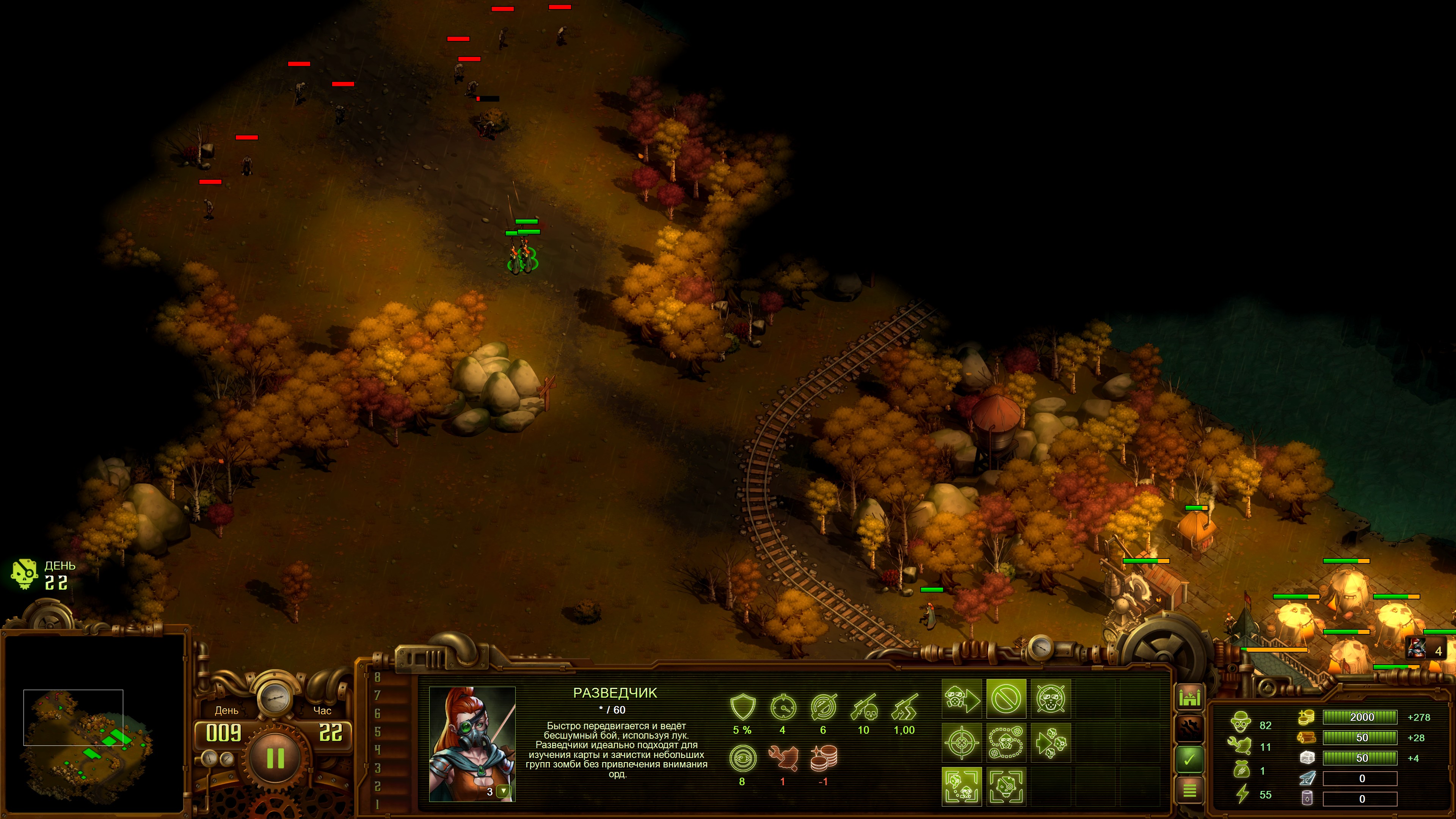Activate the Move command icon
The height and width of the screenshot is (819, 1456).
pos(962,698)
